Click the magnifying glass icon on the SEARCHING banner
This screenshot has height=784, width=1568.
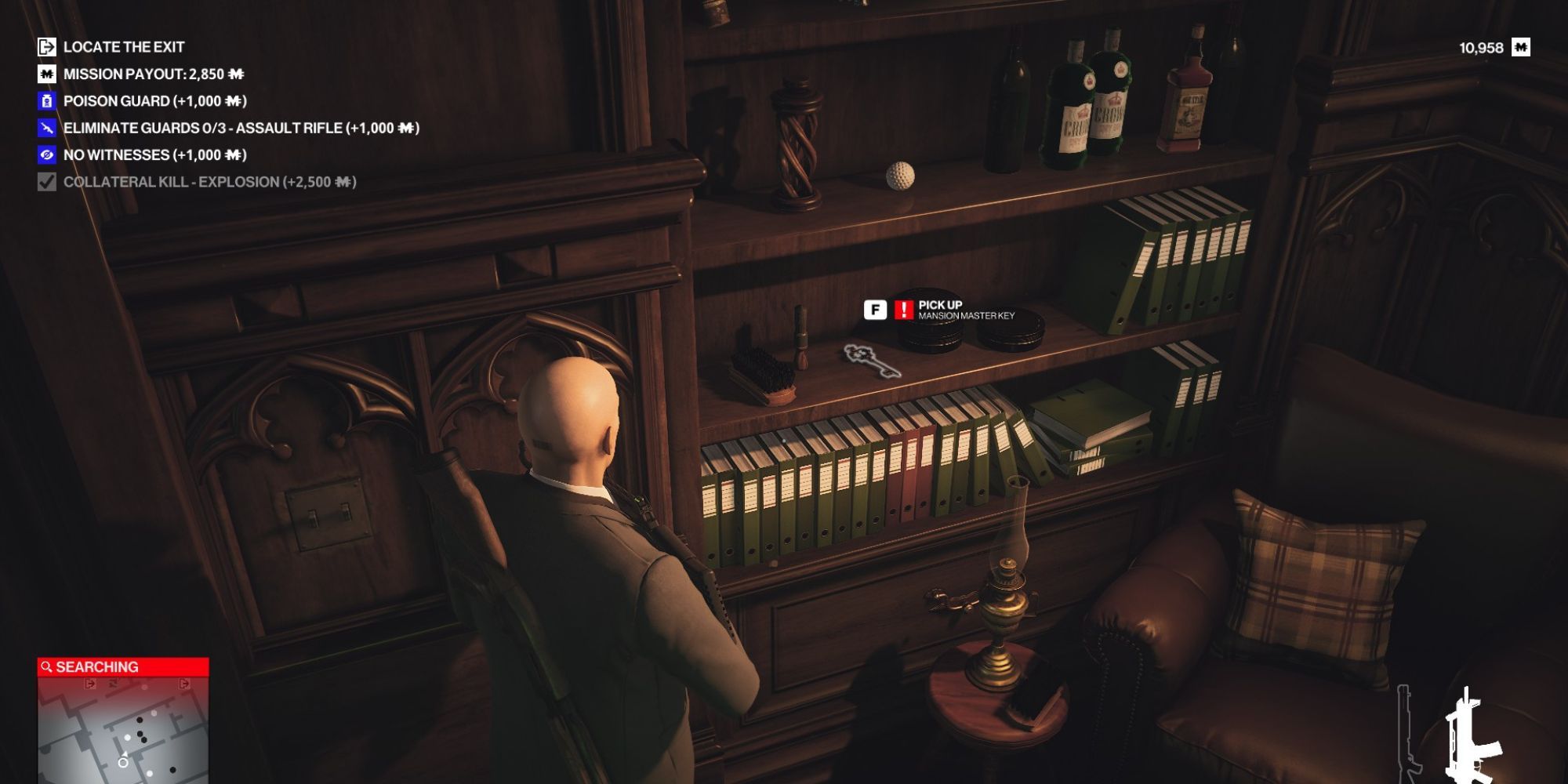coord(49,666)
